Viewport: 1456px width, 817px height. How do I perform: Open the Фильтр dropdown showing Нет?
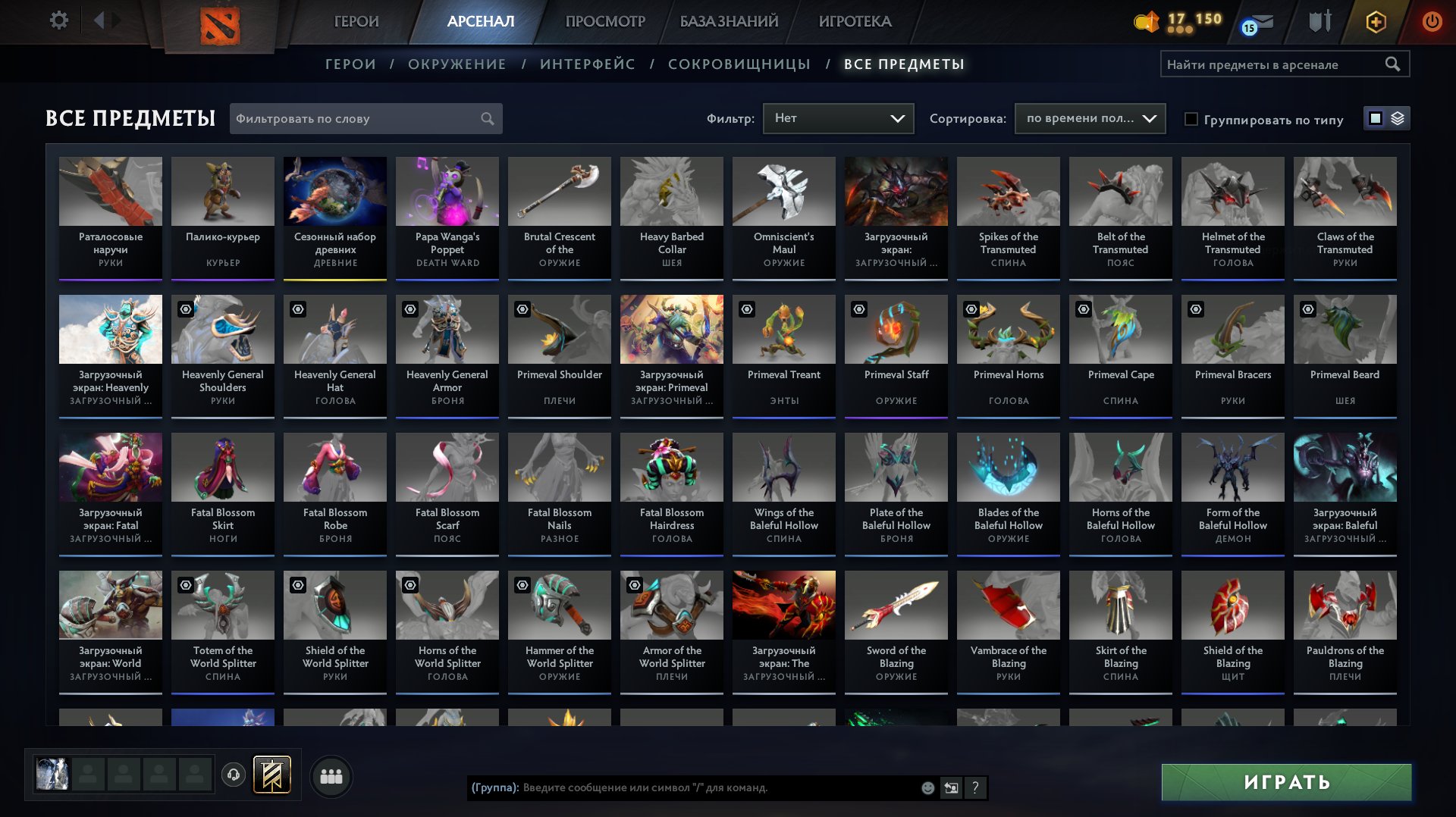(837, 118)
